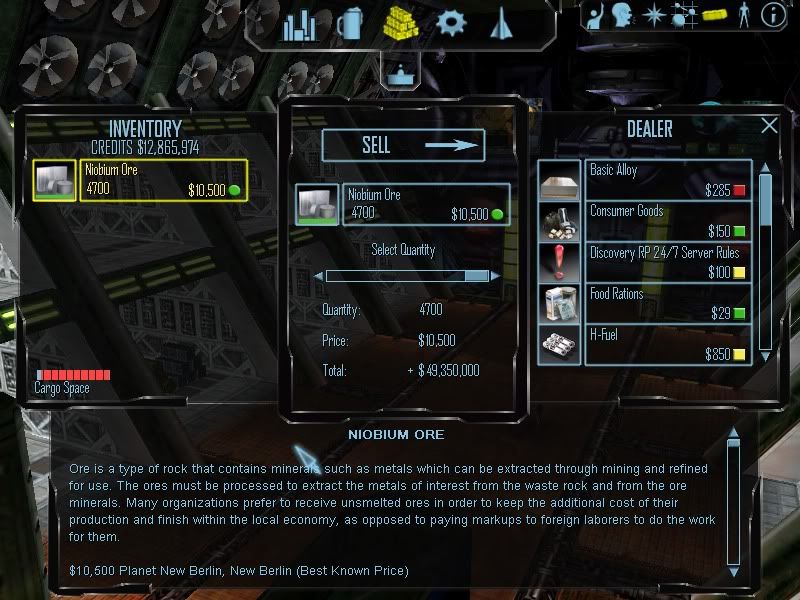800x600 pixels.
Task: Go to the city skyline launch pad icon
Action: click(x=299, y=25)
